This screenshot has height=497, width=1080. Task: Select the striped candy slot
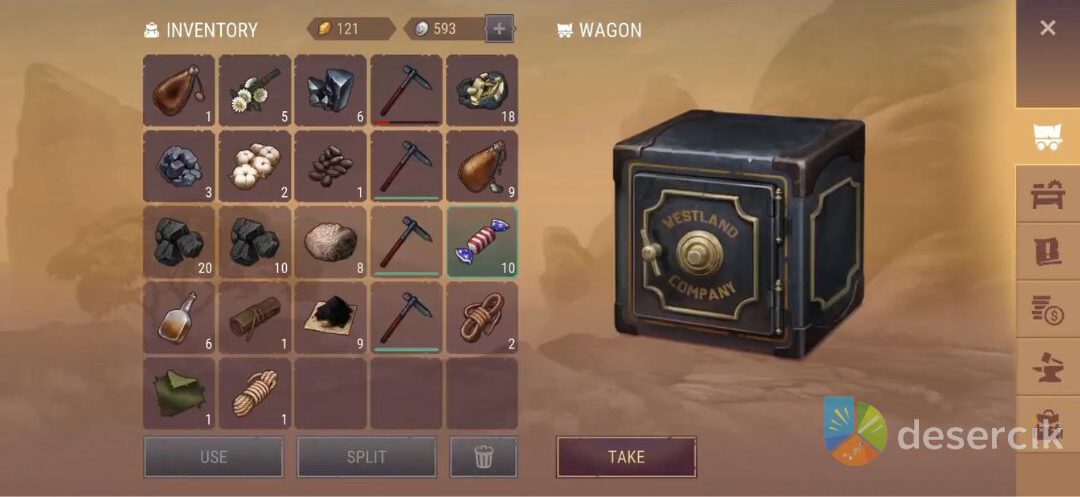(482, 242)
